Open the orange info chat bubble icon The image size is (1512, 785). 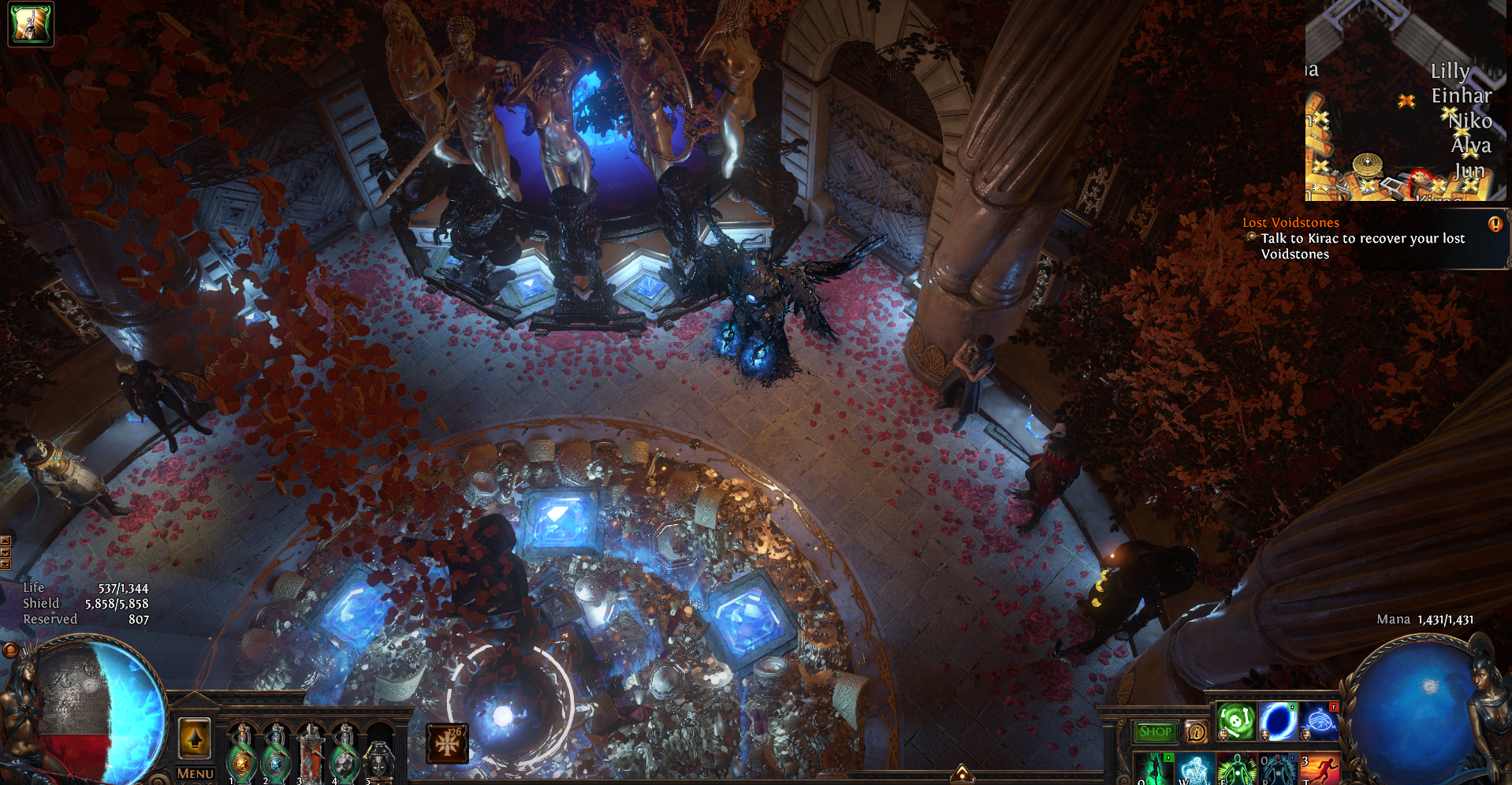pyautogui.click(x=1196, y=732)
